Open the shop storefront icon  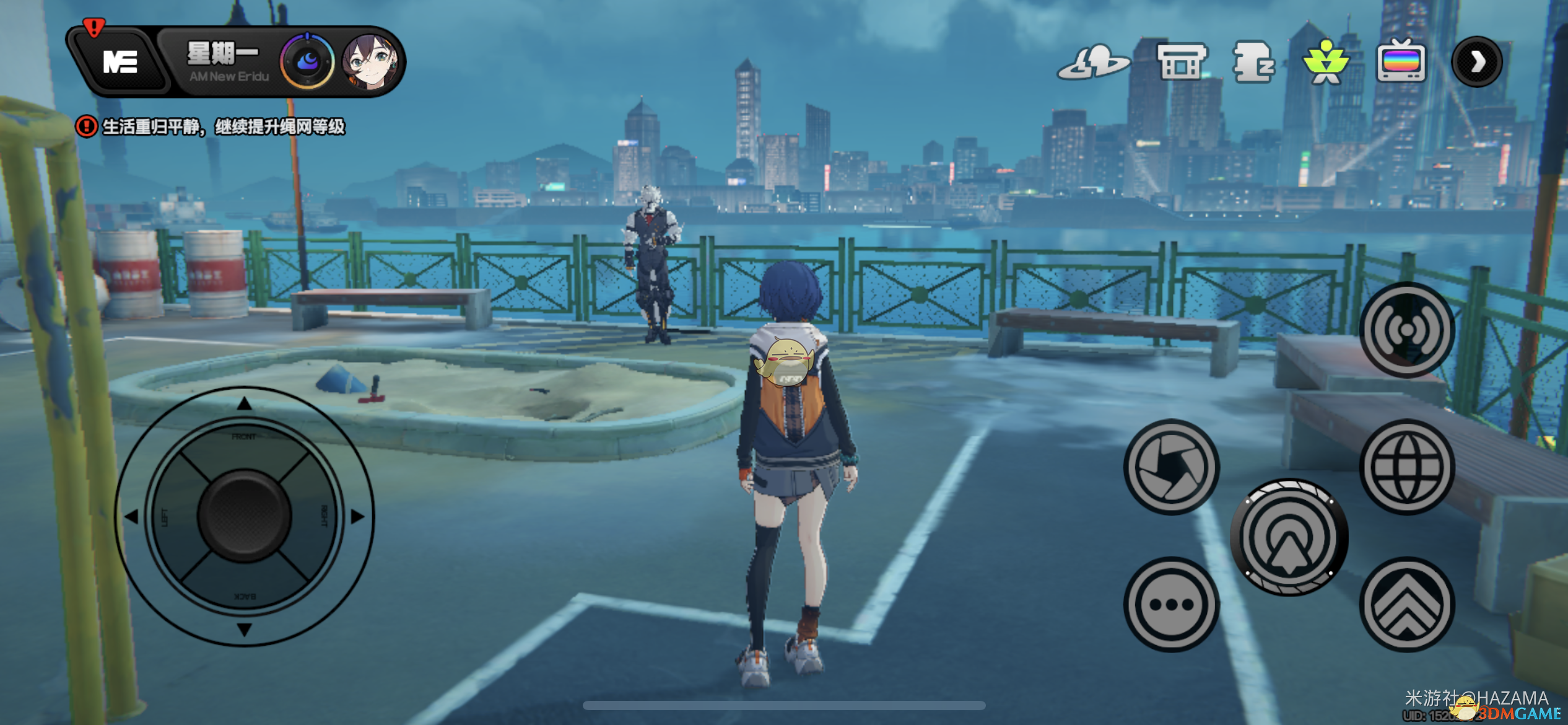[1182, 62]
